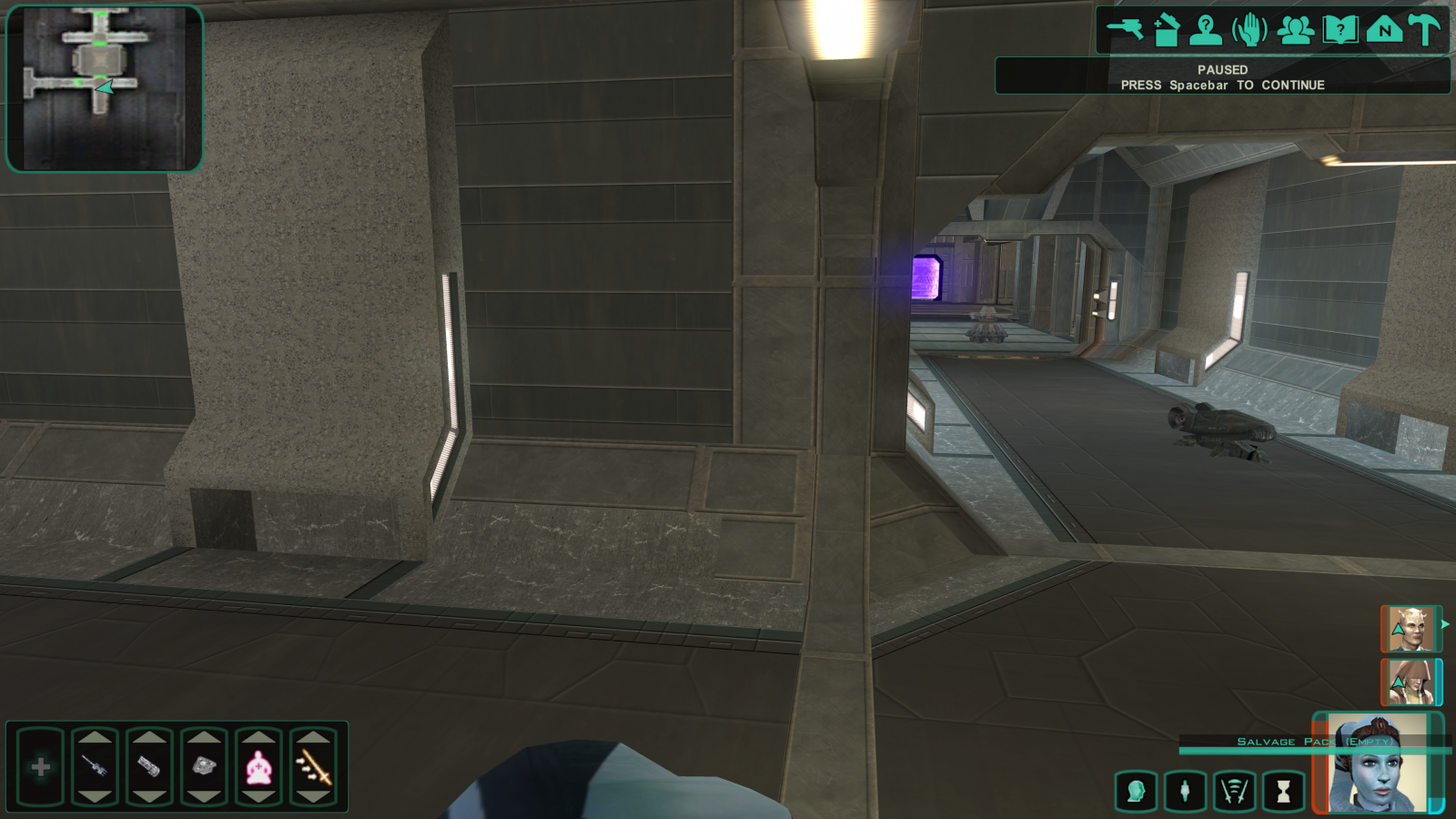
Task: Select the empty plus action slot
Action: (40, 767)
